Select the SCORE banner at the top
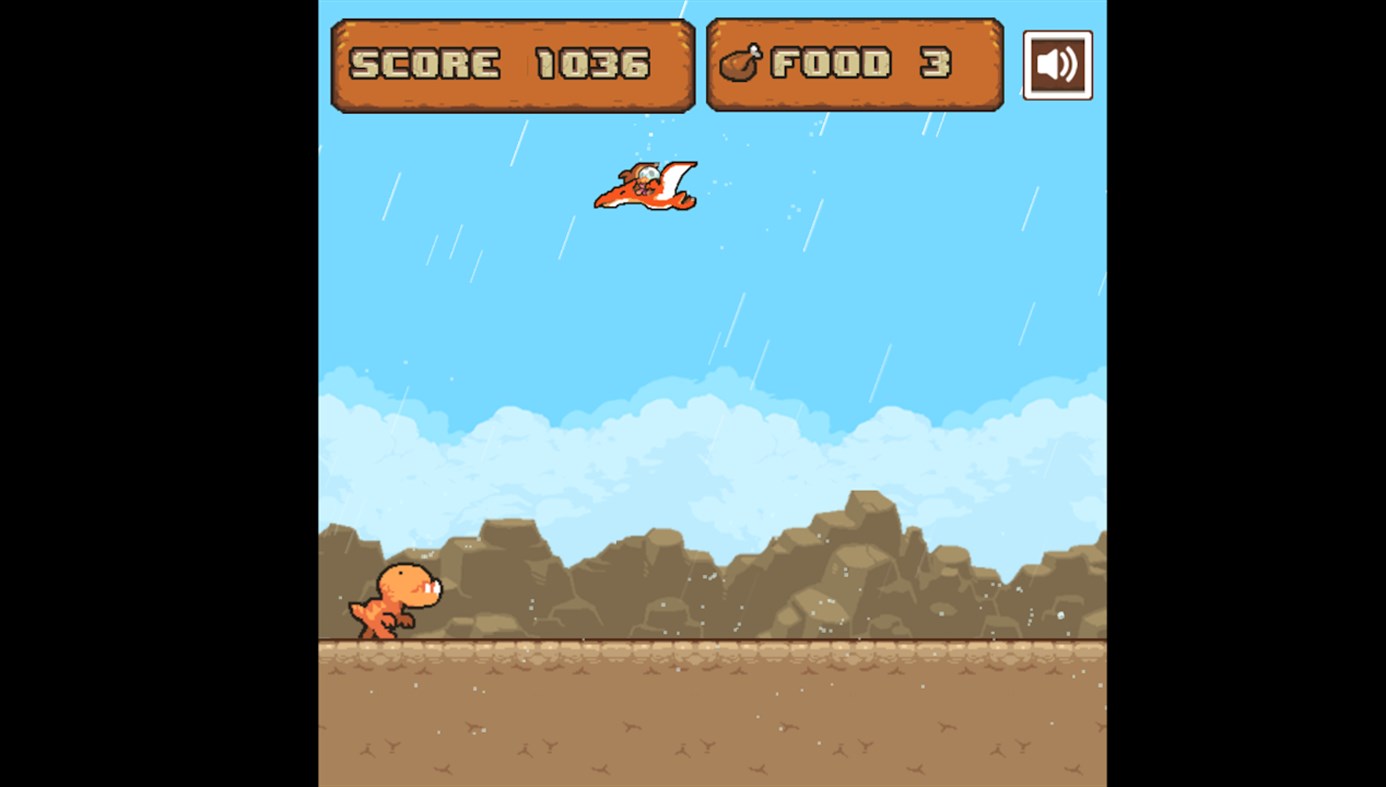 pyautogui.click(x=512, y=63)
